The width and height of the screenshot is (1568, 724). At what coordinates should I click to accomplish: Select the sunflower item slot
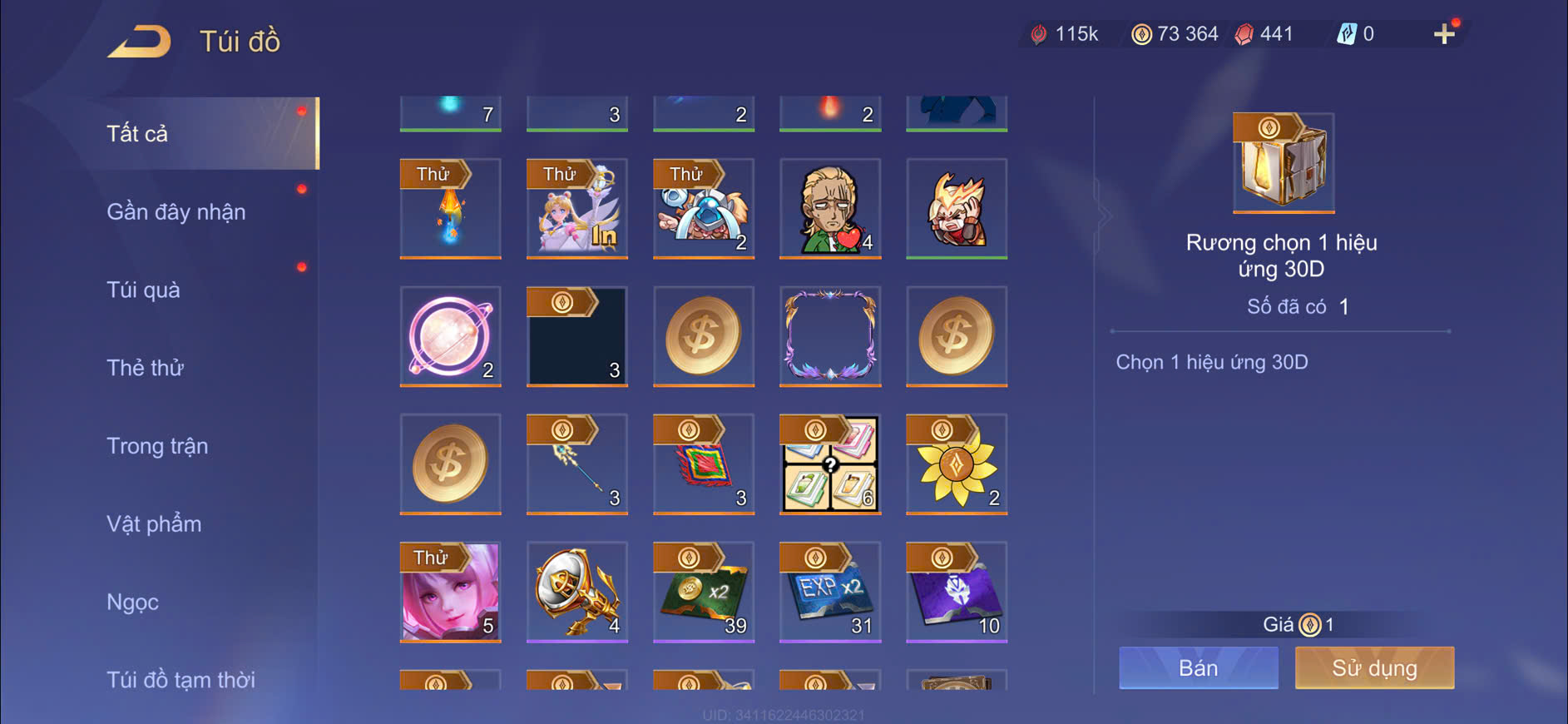point(957,464)
